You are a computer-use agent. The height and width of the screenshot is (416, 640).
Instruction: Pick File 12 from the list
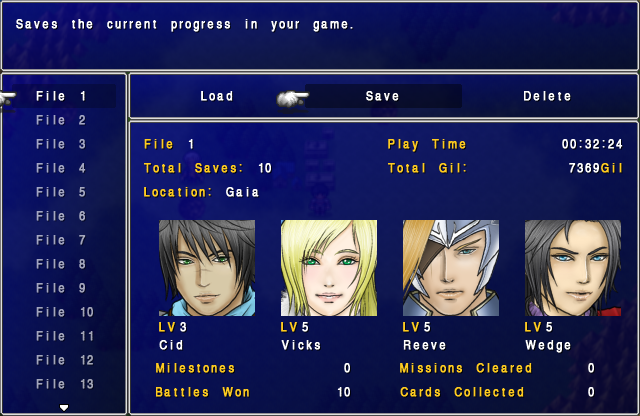point(64,361)
